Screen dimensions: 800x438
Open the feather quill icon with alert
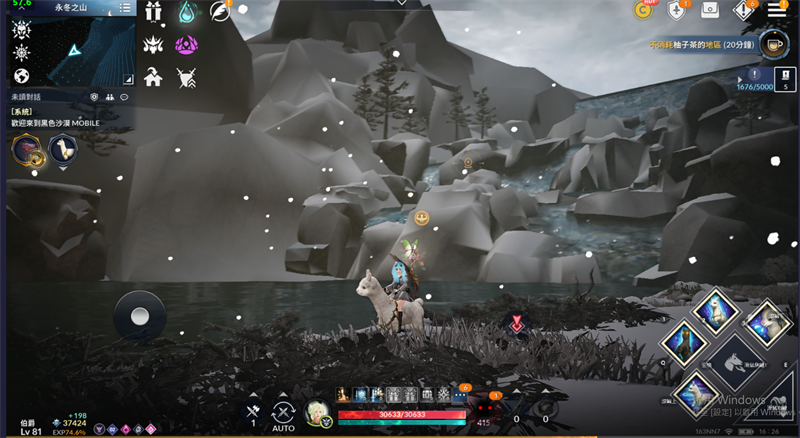(x=220, y=11)
